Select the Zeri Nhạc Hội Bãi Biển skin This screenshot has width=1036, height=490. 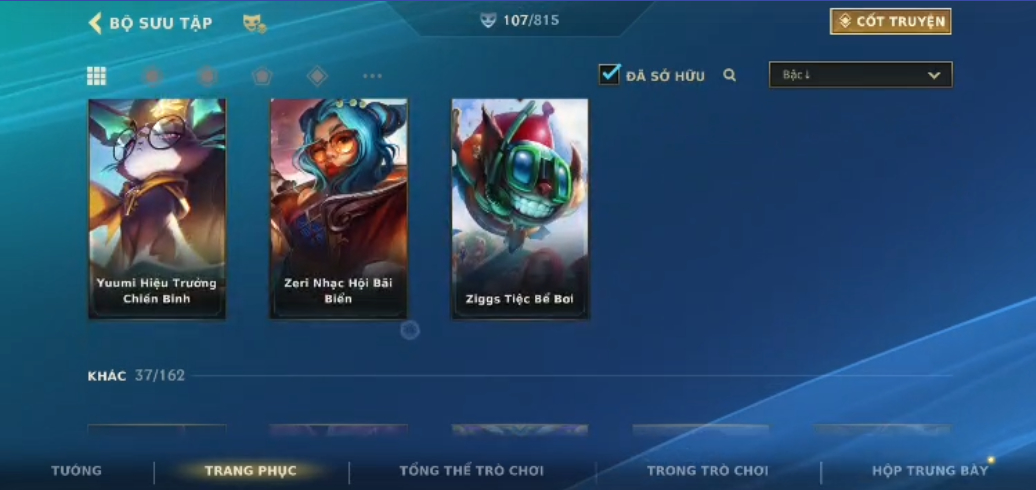(x=338, y=209)
